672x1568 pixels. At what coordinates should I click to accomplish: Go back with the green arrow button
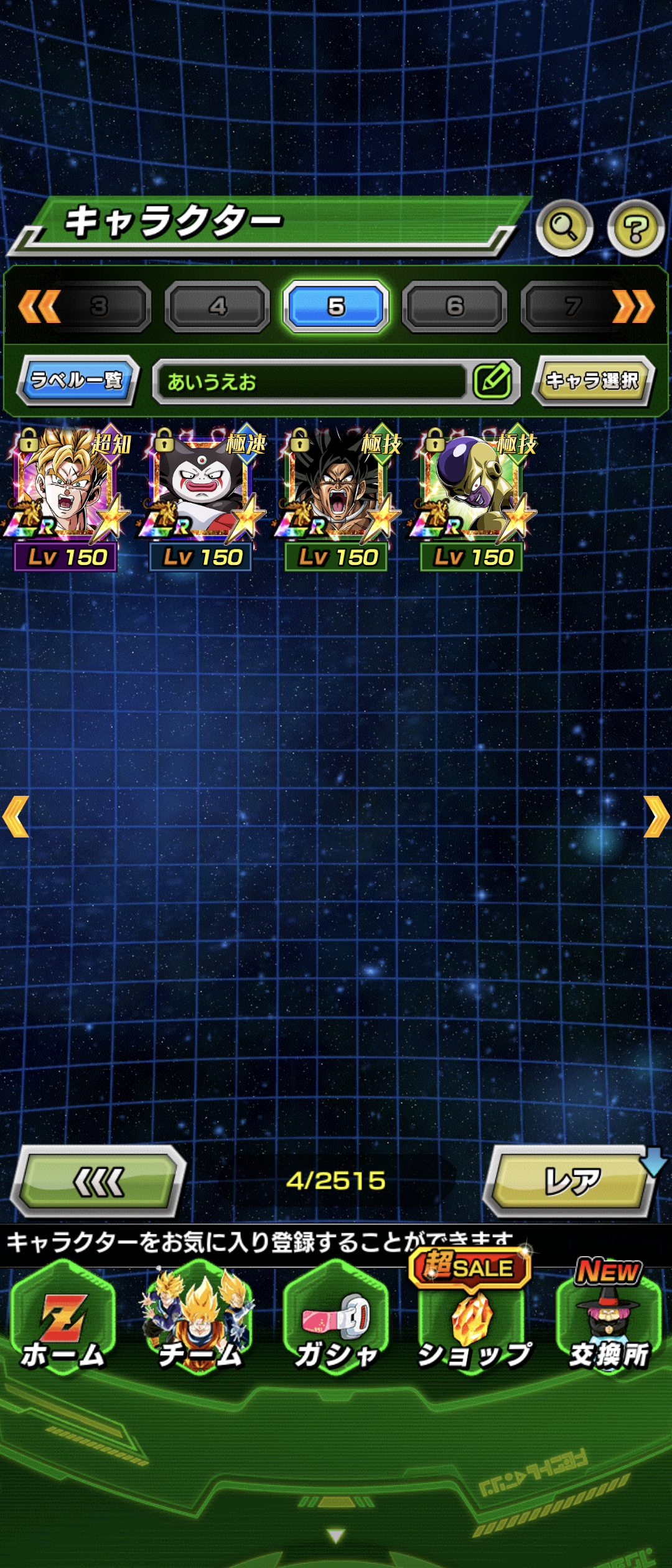(98, 1182)
